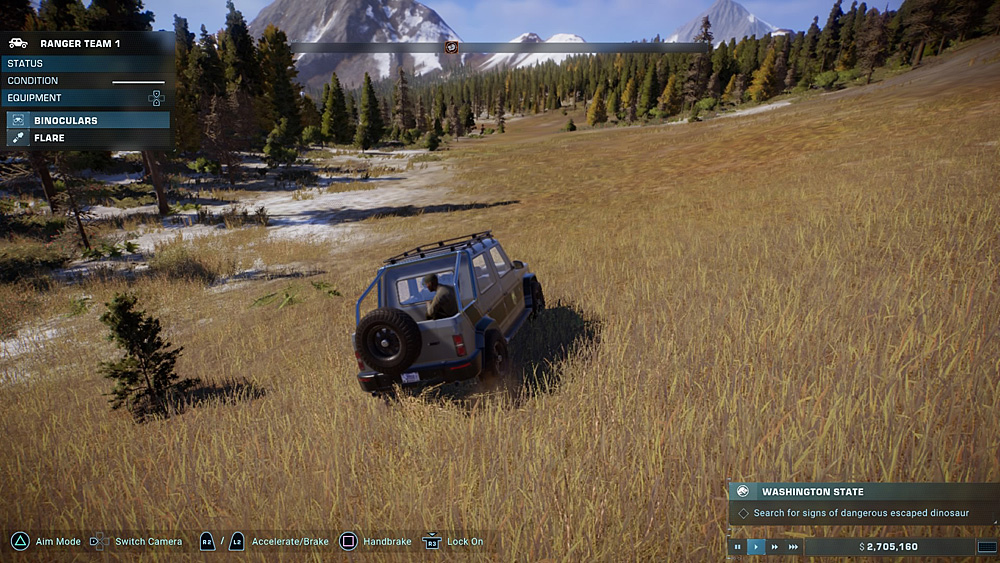Open the grid icon beside the money
This screenshot has height=563, width=1000.
(986, 547)
